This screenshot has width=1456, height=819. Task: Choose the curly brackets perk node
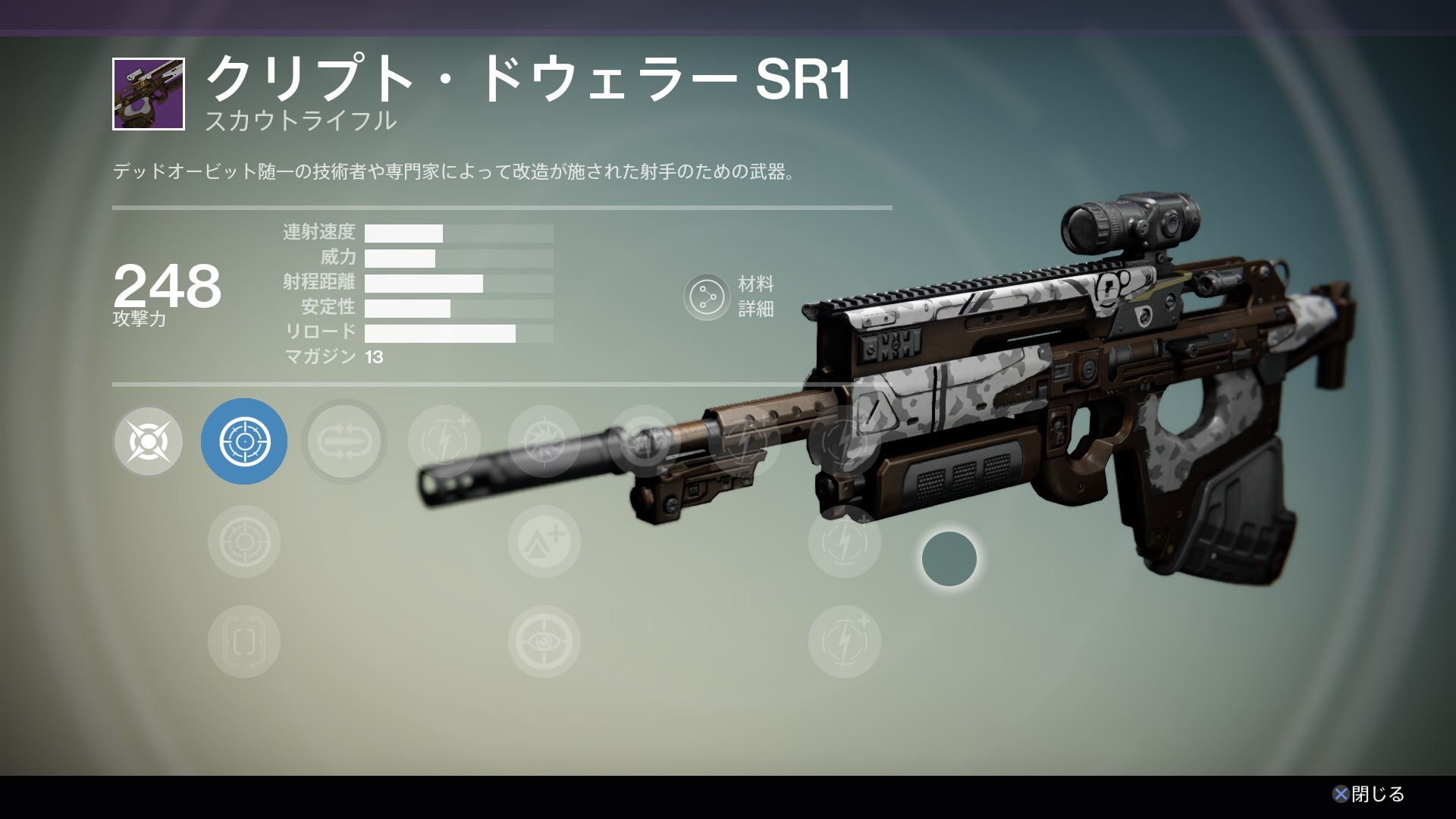(x=244, y=642)
